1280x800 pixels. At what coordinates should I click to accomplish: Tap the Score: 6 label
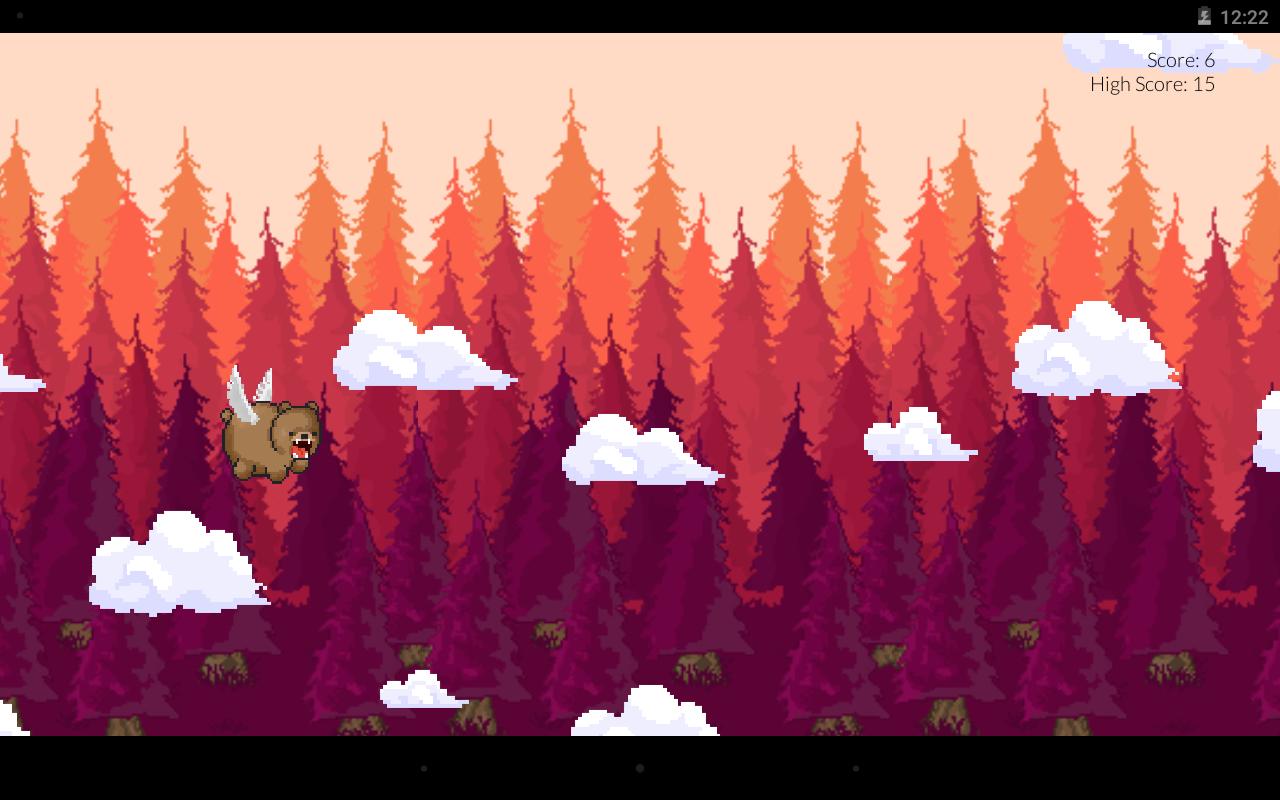click(x=1180, y=60)
